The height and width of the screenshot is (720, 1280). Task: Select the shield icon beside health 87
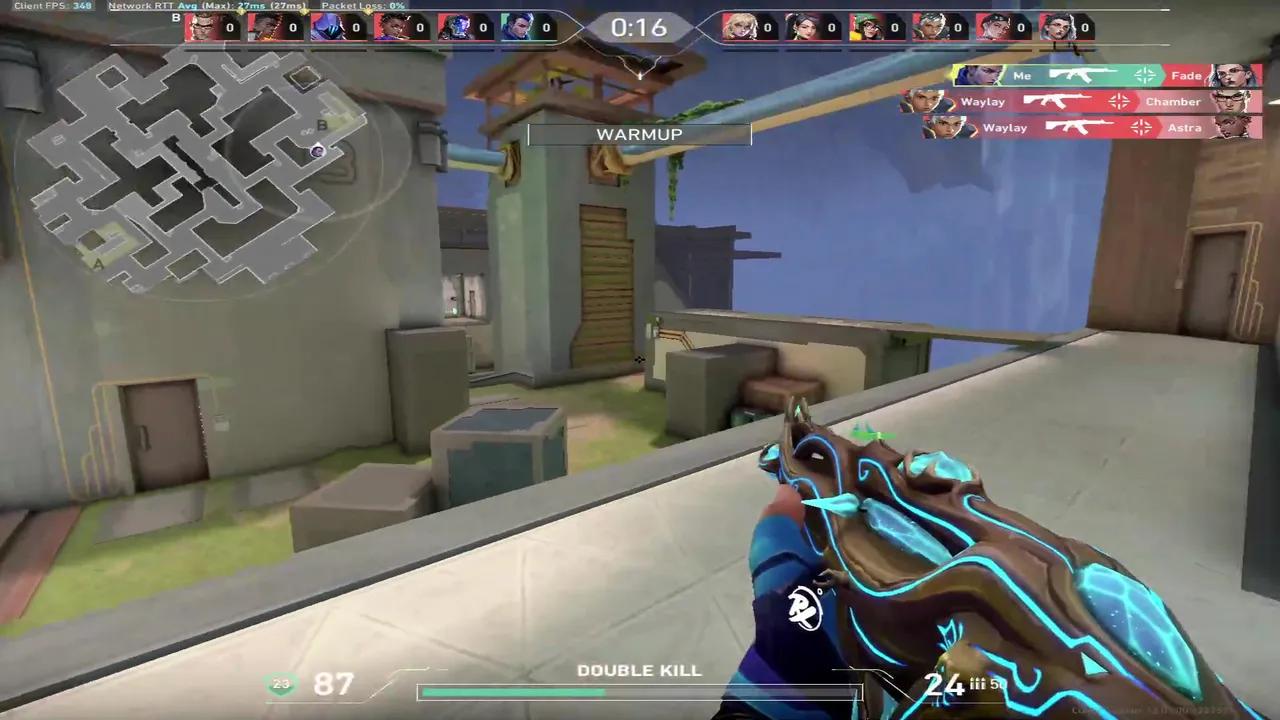tap(281, 684)
